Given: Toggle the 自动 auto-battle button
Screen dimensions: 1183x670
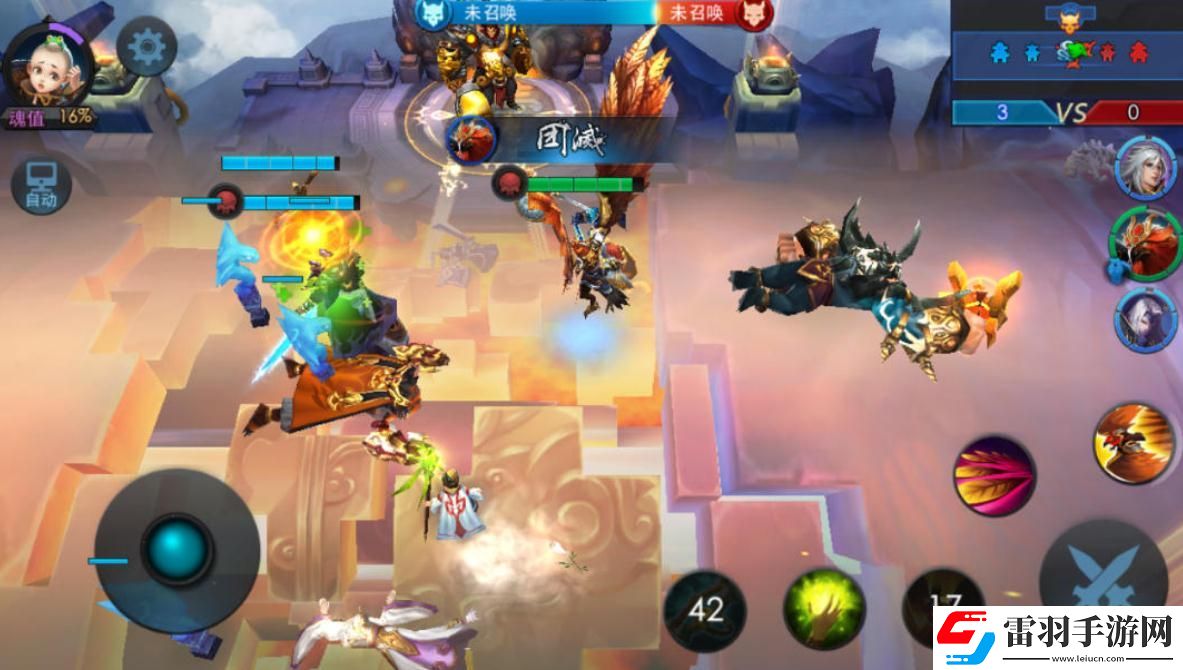Looking at the screenshot, I should pyautogui.click(x=41, y=186).
